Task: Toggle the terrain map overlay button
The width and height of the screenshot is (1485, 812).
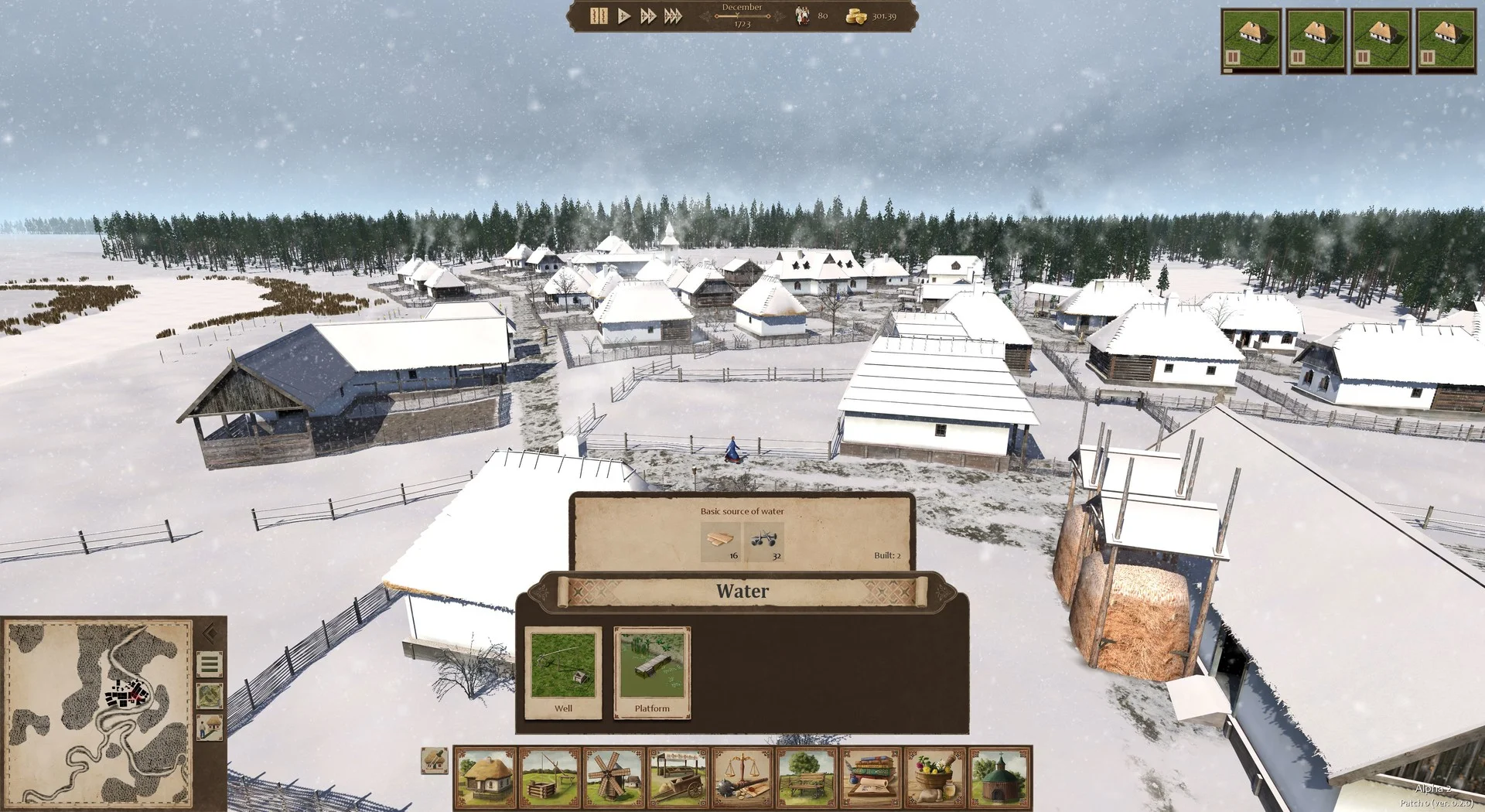Action: [210, 696]
